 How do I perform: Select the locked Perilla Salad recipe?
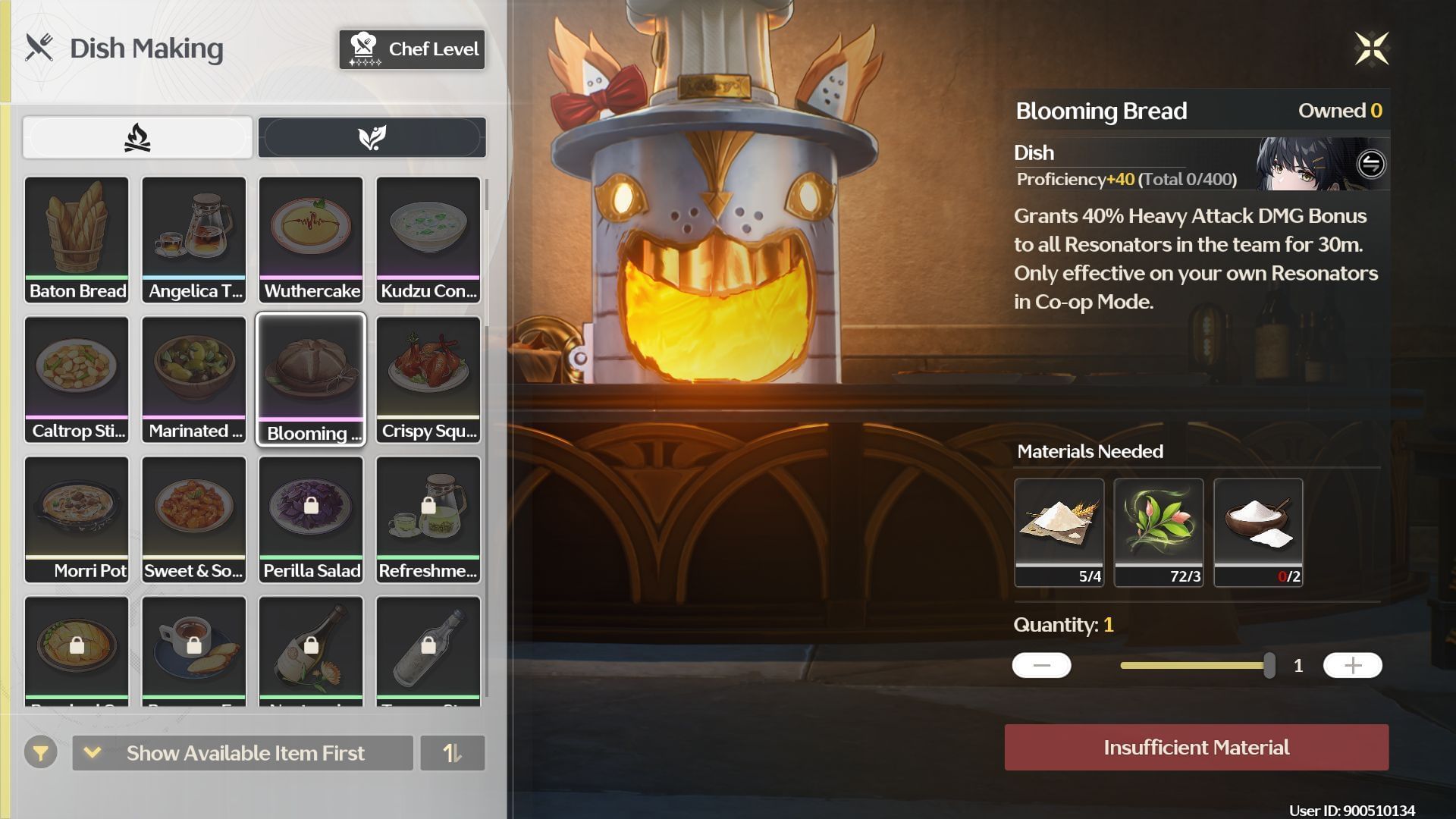(x=311, y=519)
